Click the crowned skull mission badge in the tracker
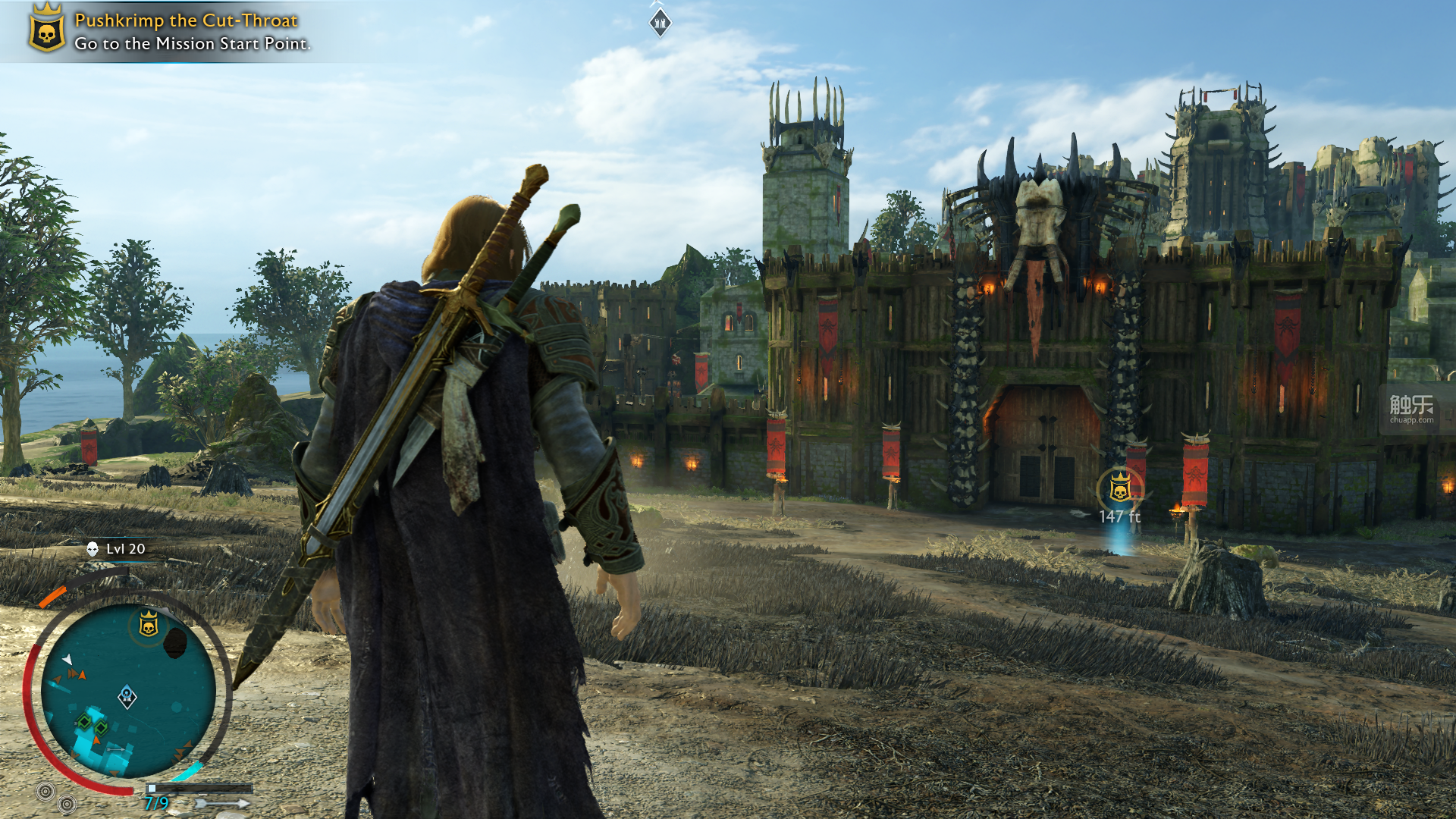The width and height of the screenshot is (1456, 819). click(x=46, y=30)
